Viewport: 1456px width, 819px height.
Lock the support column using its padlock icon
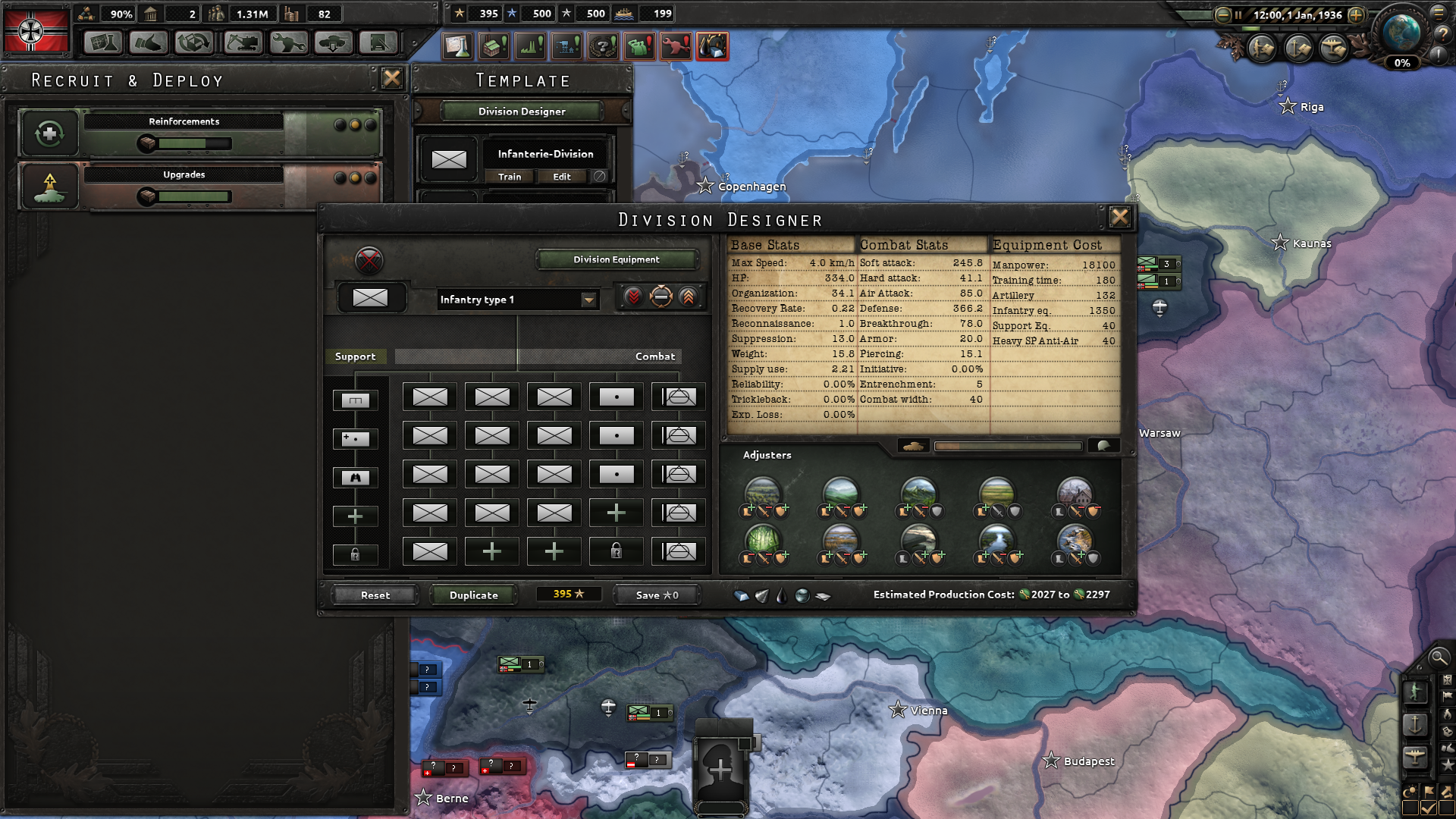[356, 554]
